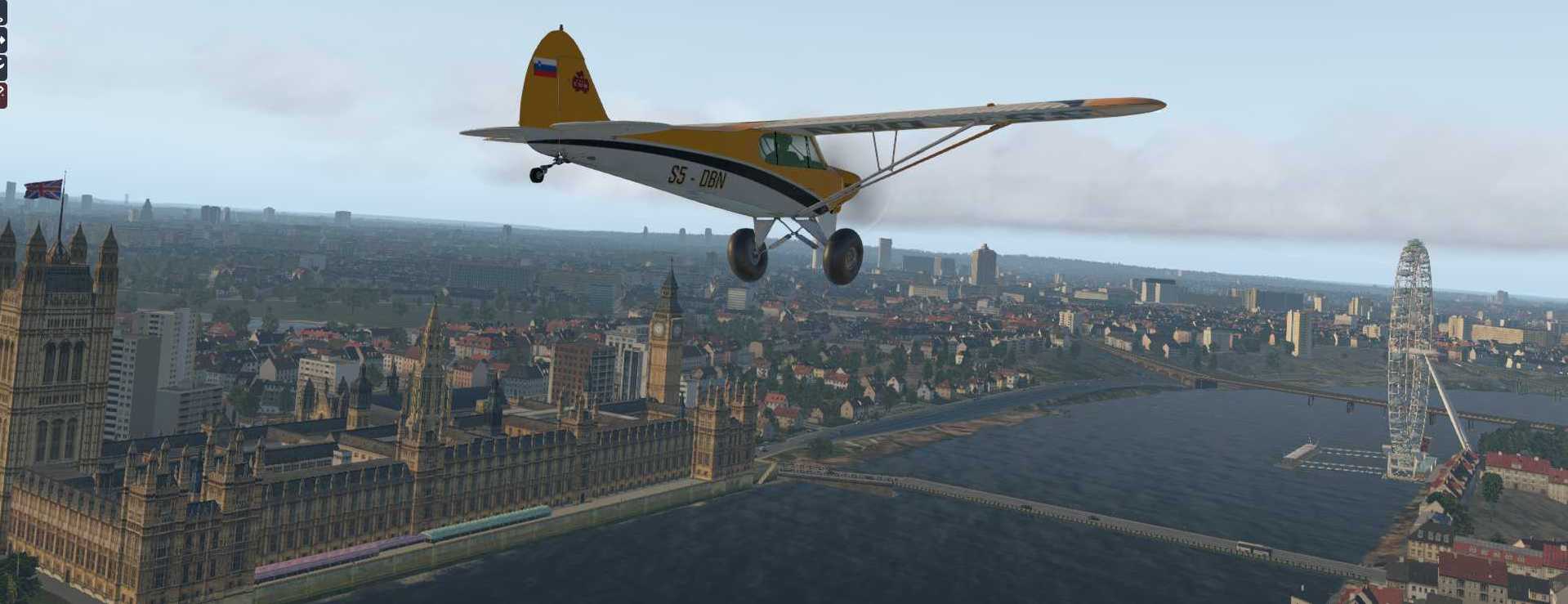Select the white diamond sidebar icon
The image size is (1568, 604).
tap(2, 39)
